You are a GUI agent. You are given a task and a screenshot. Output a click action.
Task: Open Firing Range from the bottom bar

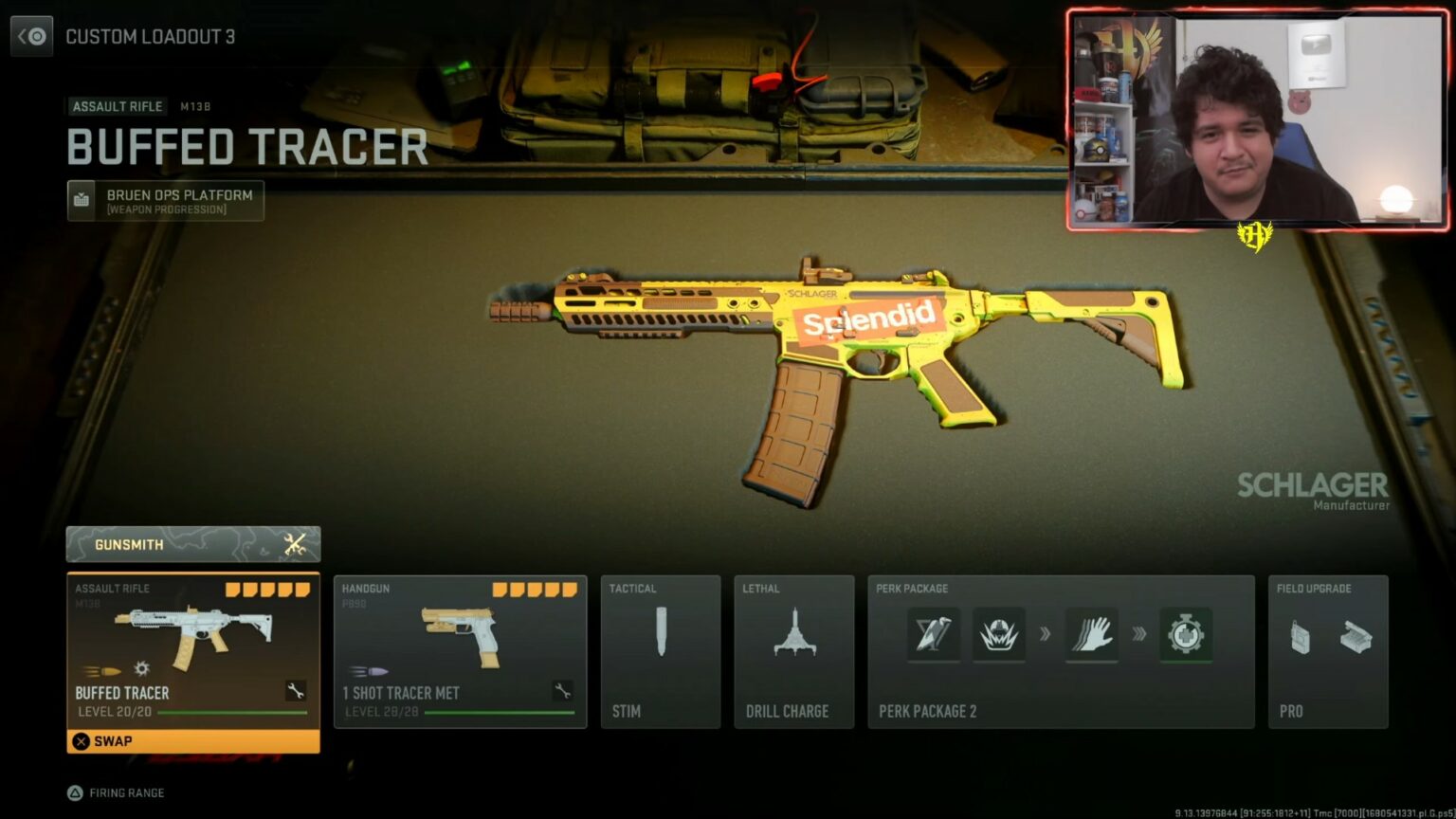pos(114,792)
